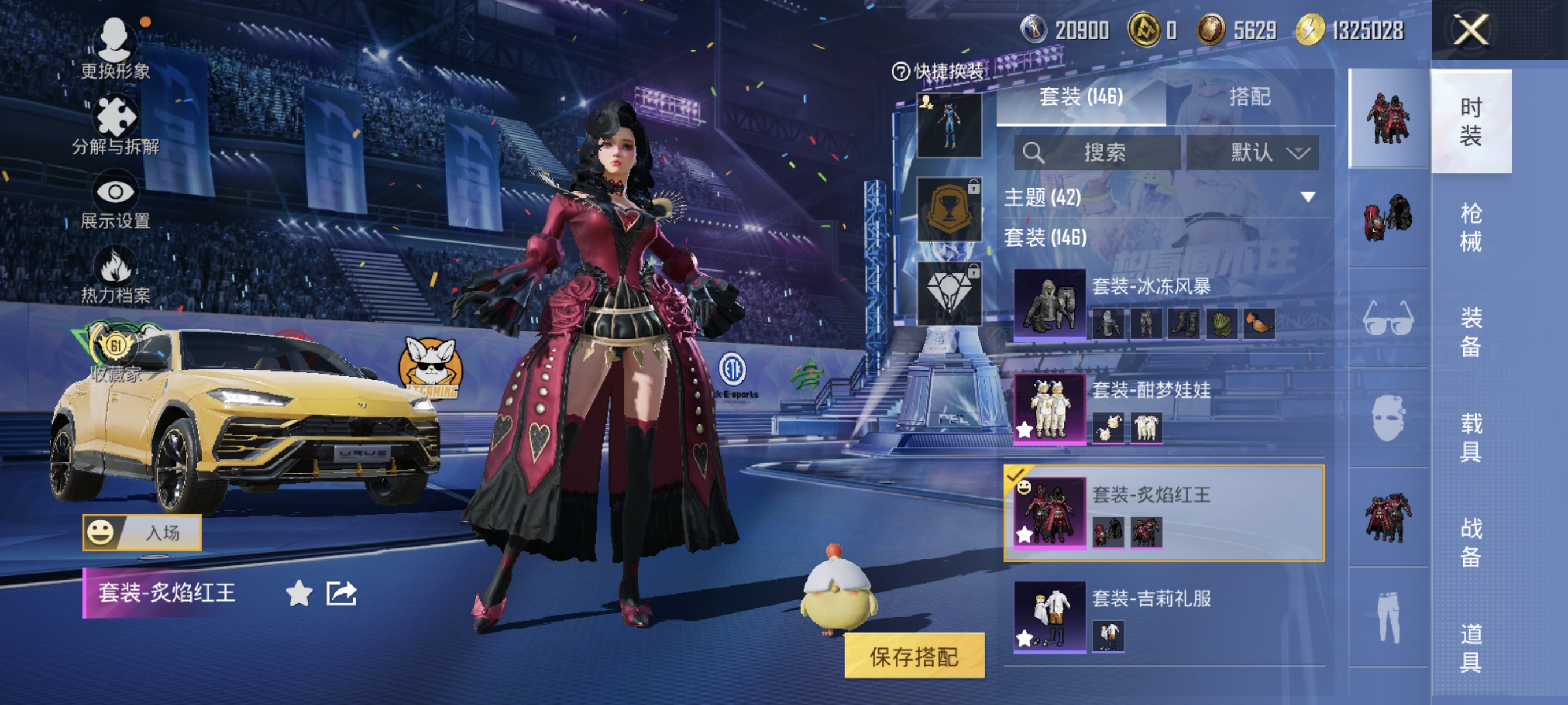Share the current outfit
Screen dimensions: 1568x705
(x=341, y=593)
